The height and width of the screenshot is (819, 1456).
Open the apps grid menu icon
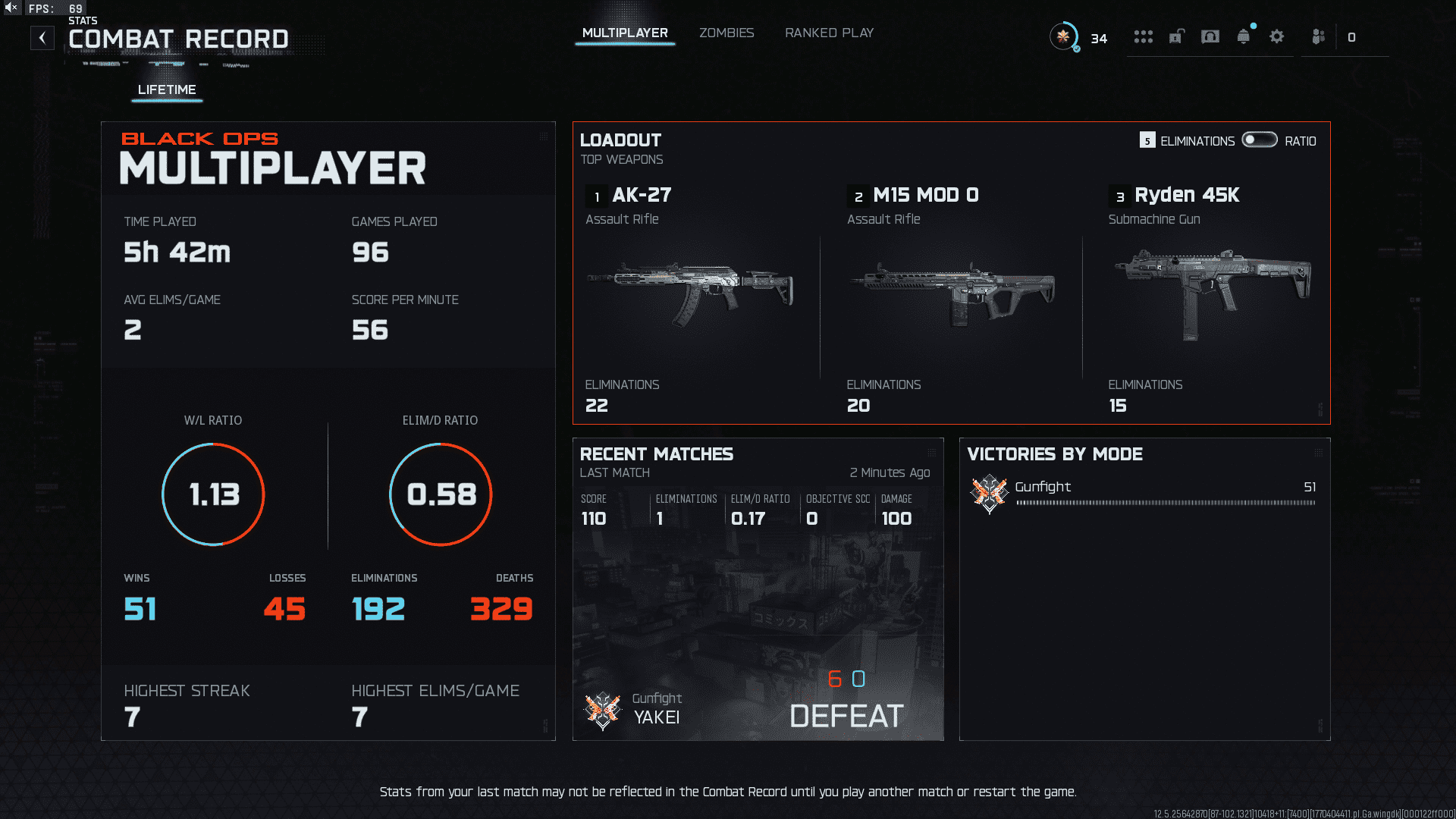(1144, 36)
